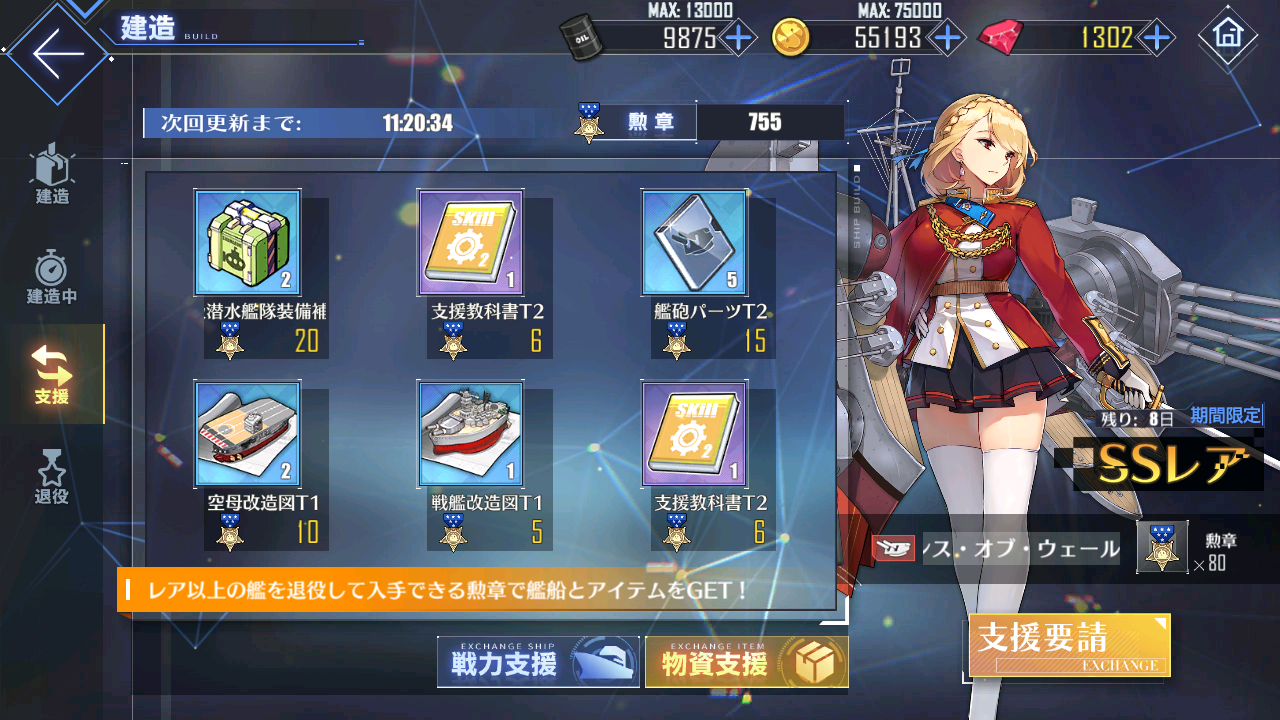
Task: Purchase gems with the plus button
Action: pos(1157,36)
